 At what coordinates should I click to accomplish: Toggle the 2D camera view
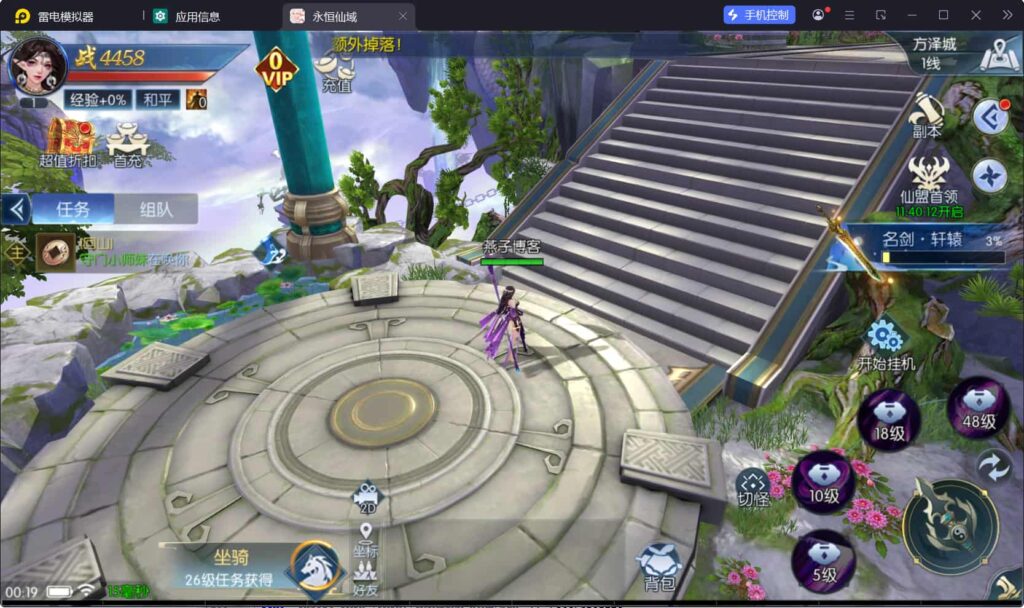(367, 495)
